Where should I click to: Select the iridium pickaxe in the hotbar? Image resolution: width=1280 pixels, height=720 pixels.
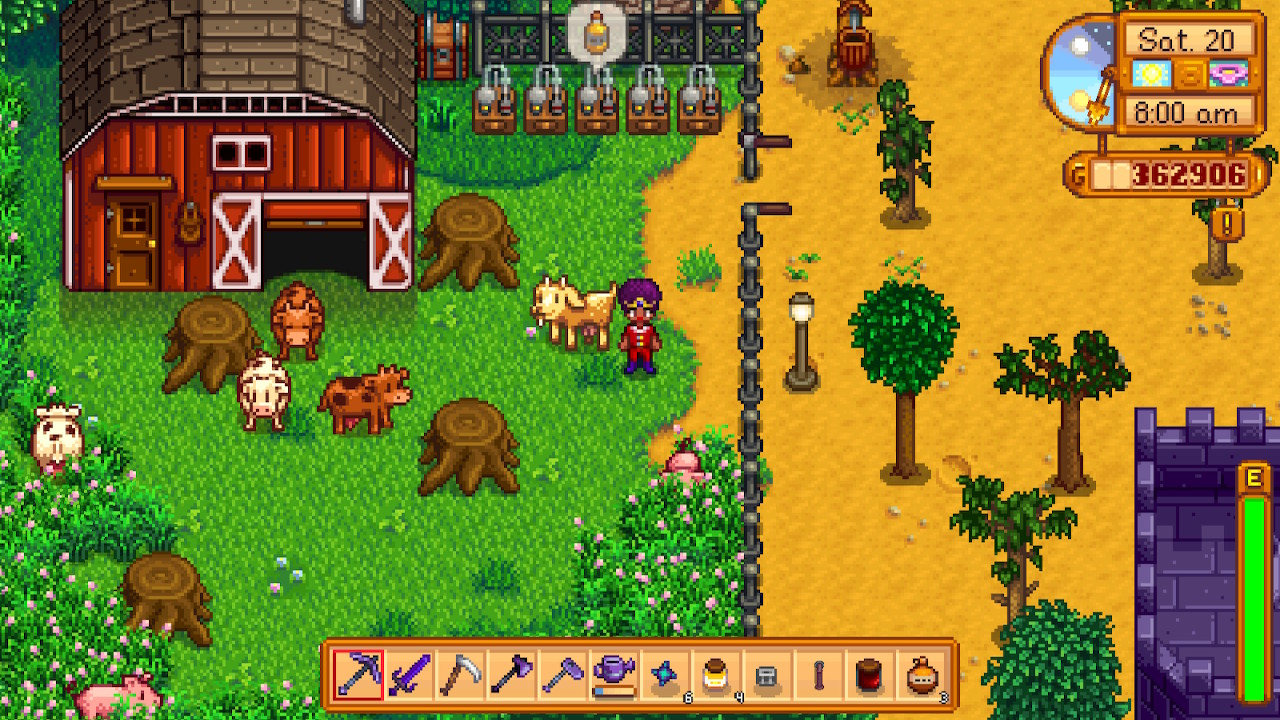357,675
